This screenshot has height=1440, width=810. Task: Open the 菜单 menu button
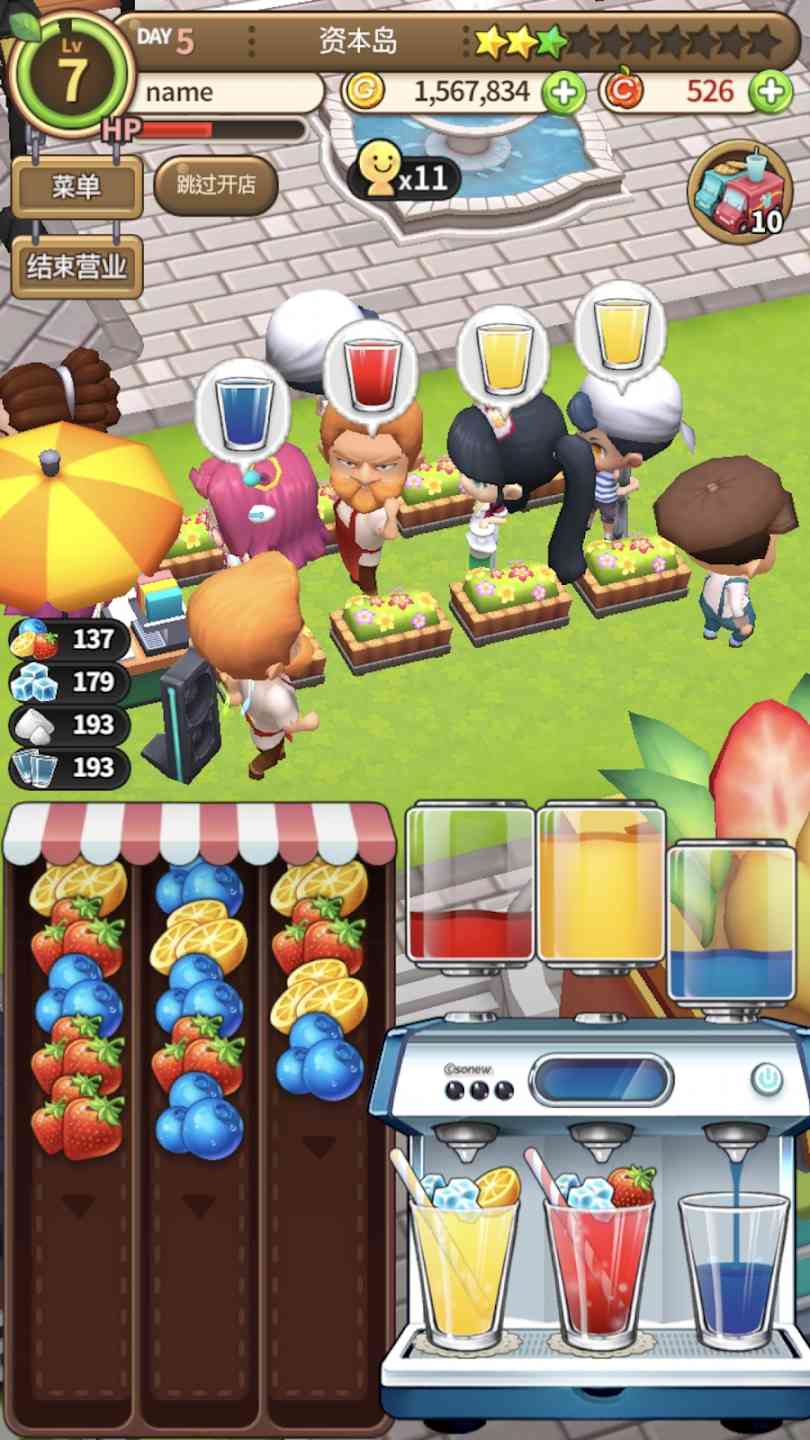76,186
